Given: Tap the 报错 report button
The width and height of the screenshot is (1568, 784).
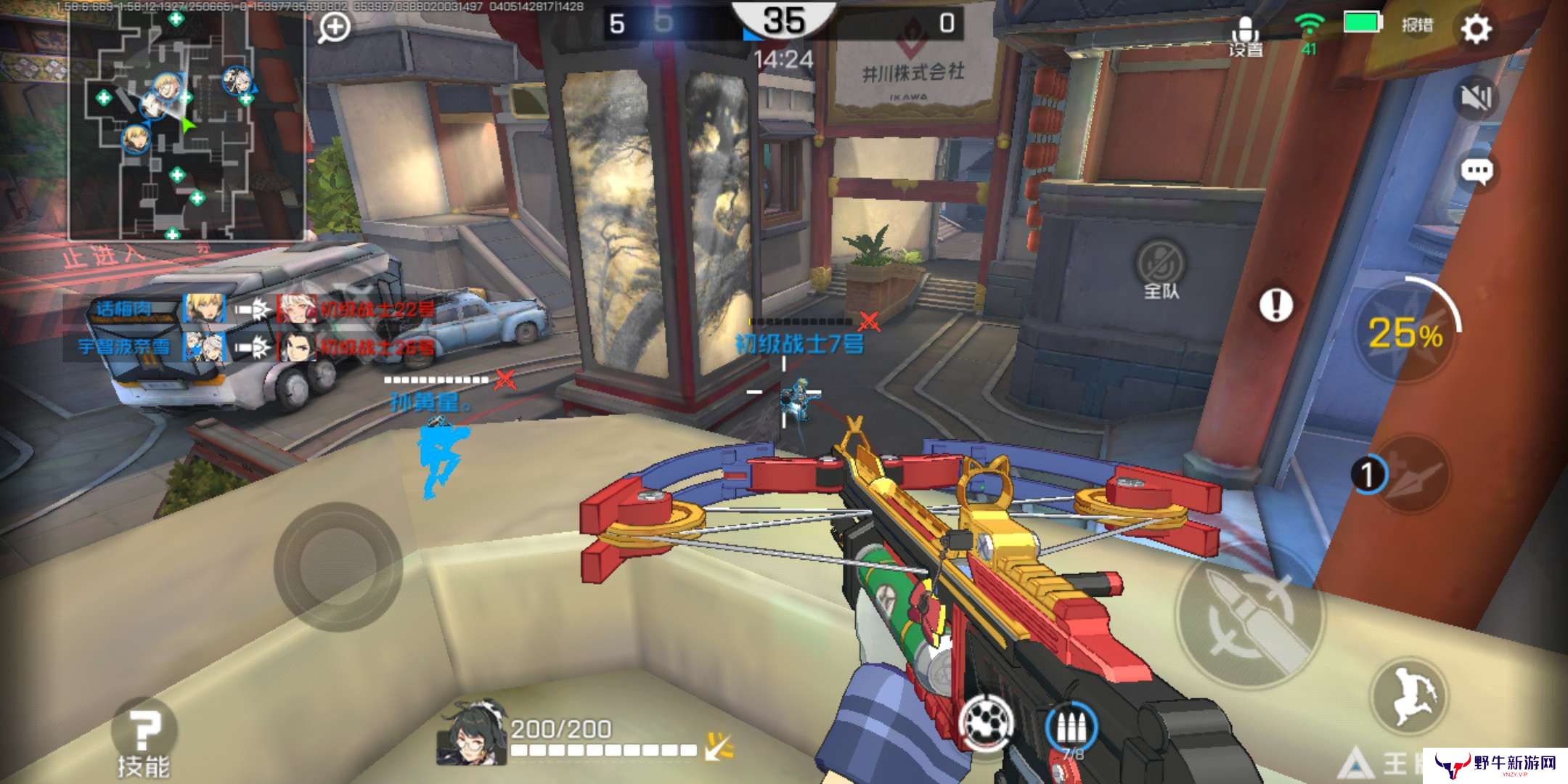Looking at the screenshot, I should [x=1416, y=25].
